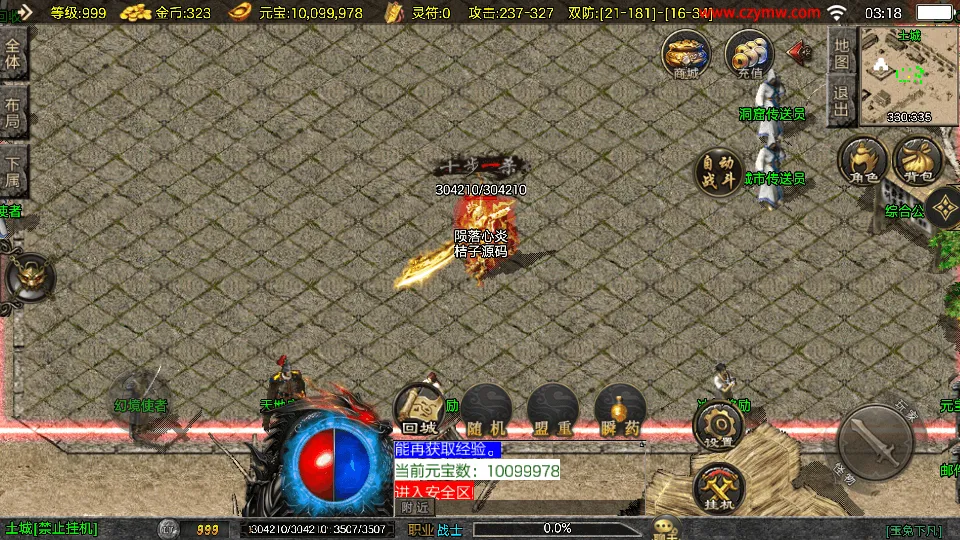Use the 瞬药 instant potion

(619, 410)
